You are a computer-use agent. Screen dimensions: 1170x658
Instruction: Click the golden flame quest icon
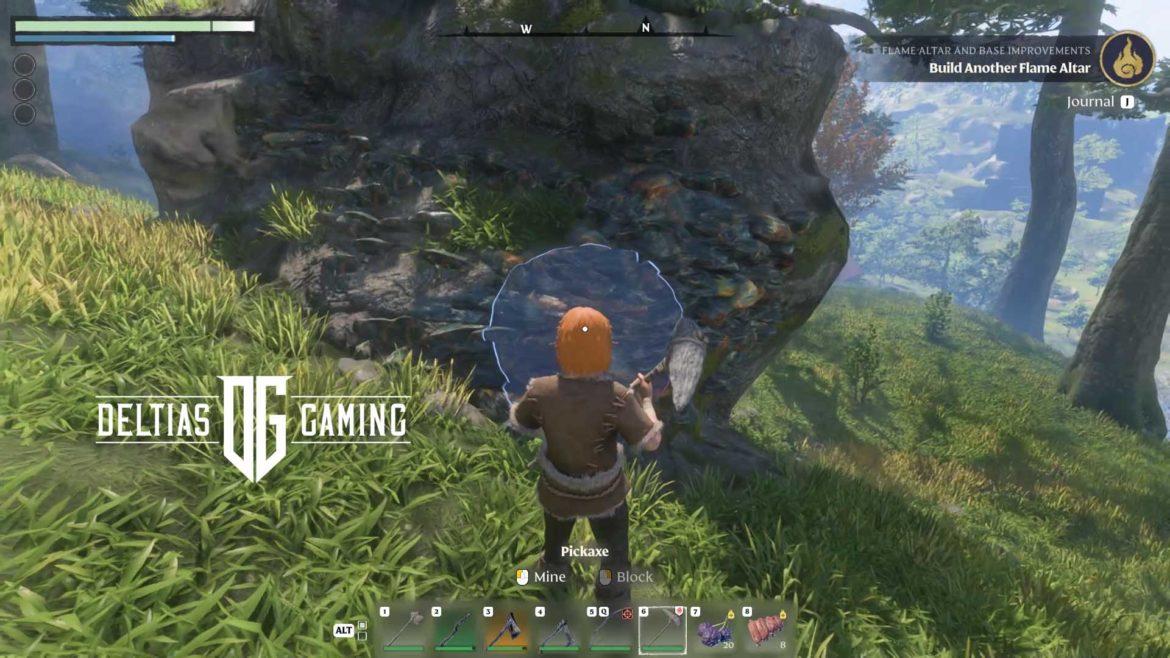click(1127, 59)
